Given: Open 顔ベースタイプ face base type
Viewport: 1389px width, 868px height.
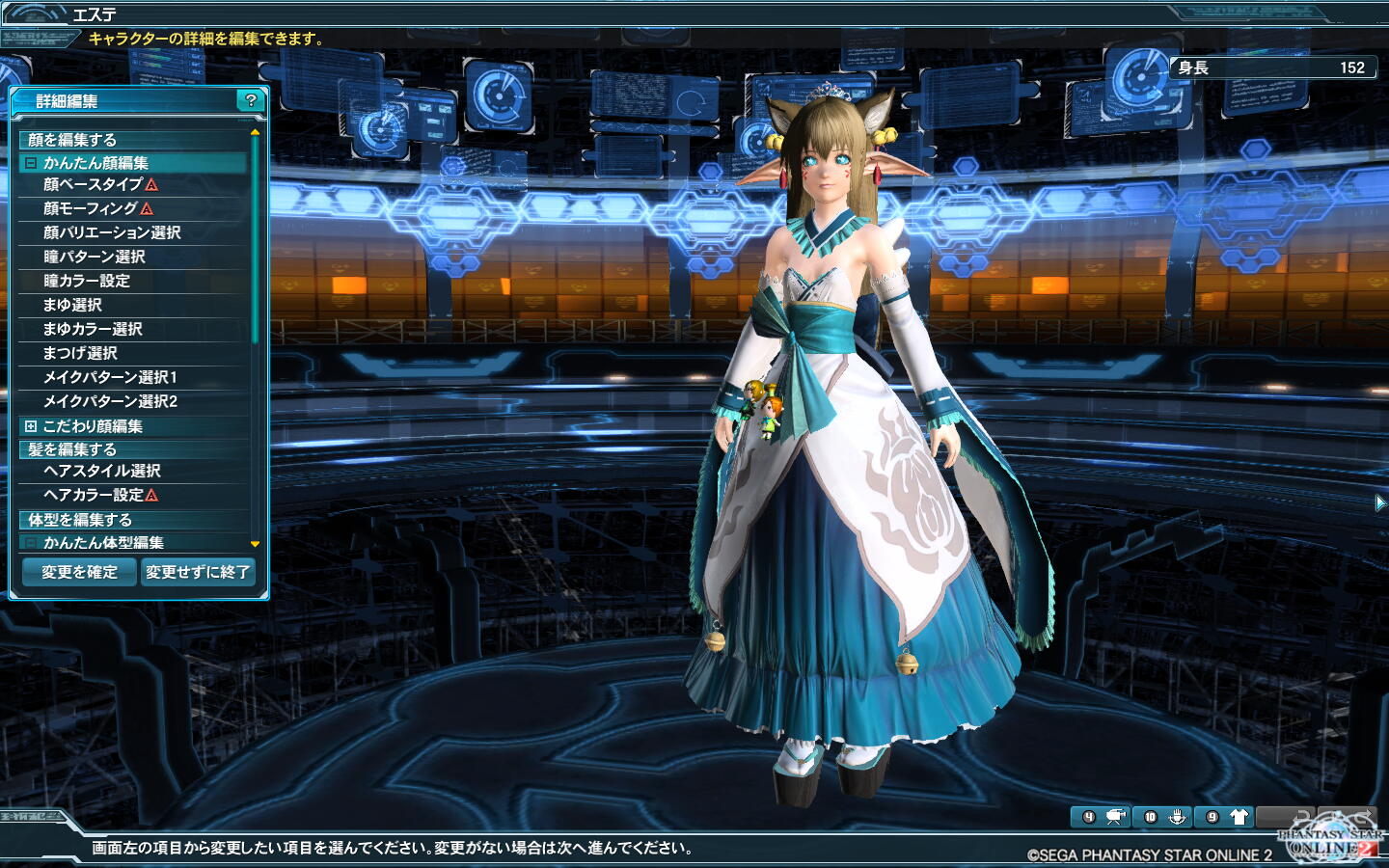Looking at the screenshot, I should [93, 184].
